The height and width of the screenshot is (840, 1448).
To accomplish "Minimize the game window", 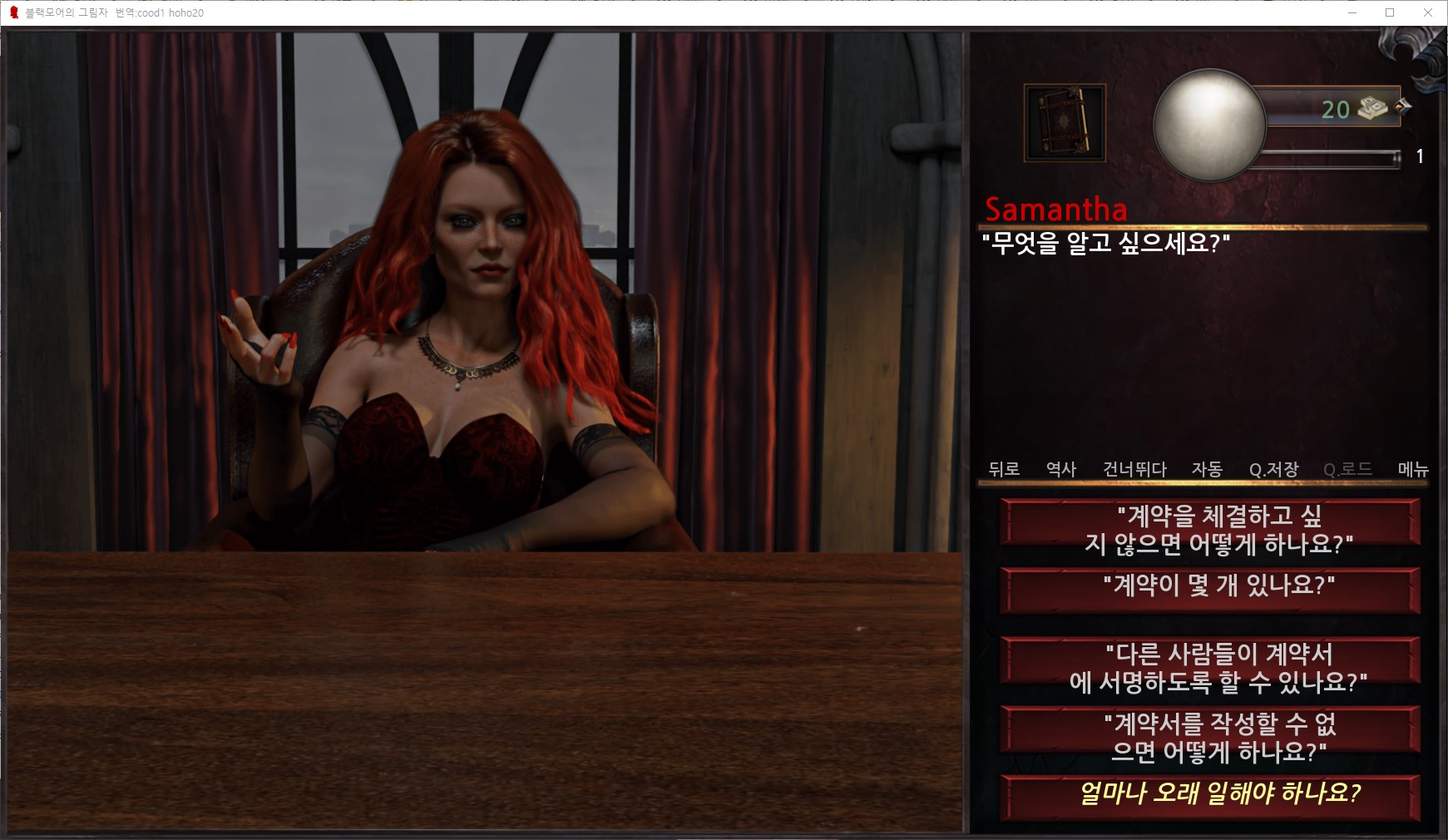I will point(1352,12).
